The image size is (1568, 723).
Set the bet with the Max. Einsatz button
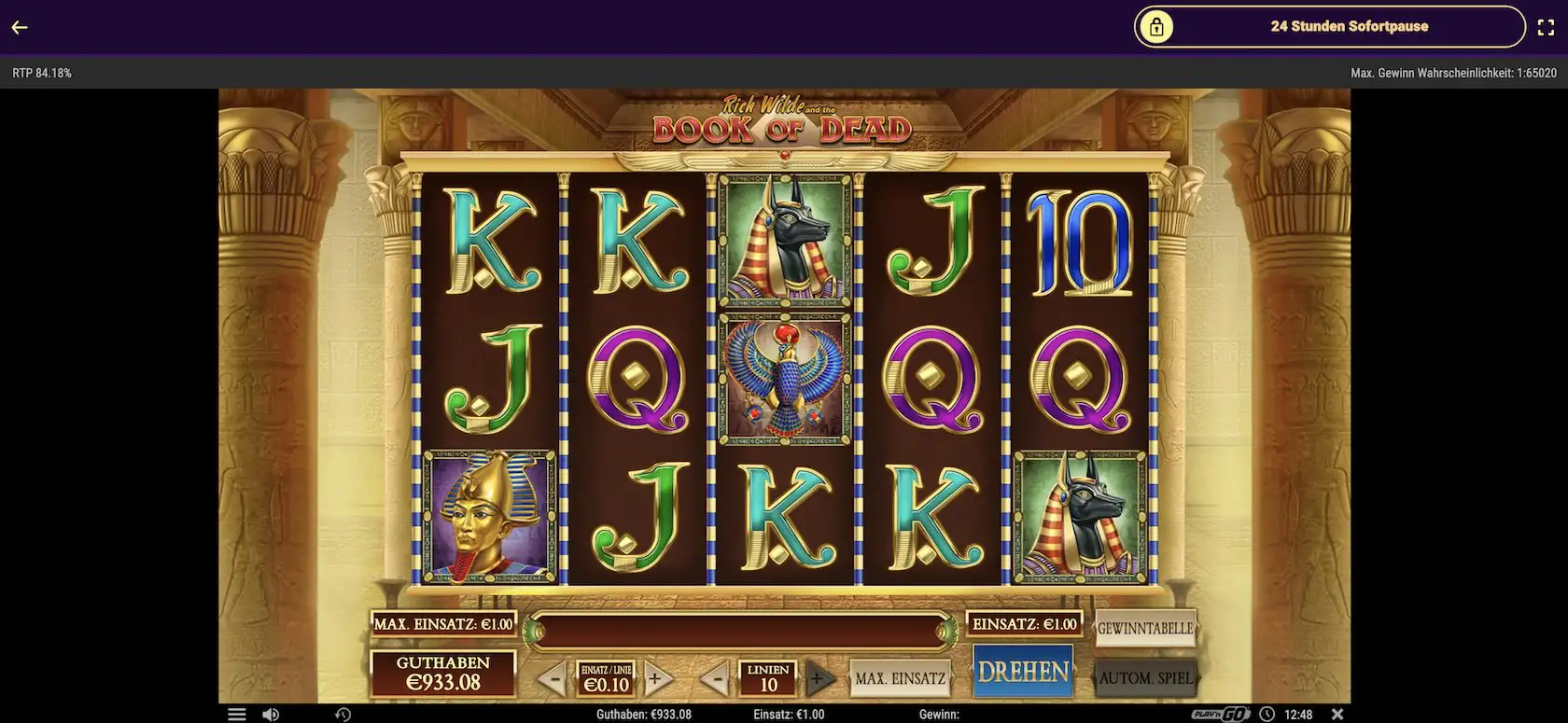(900, 678)
